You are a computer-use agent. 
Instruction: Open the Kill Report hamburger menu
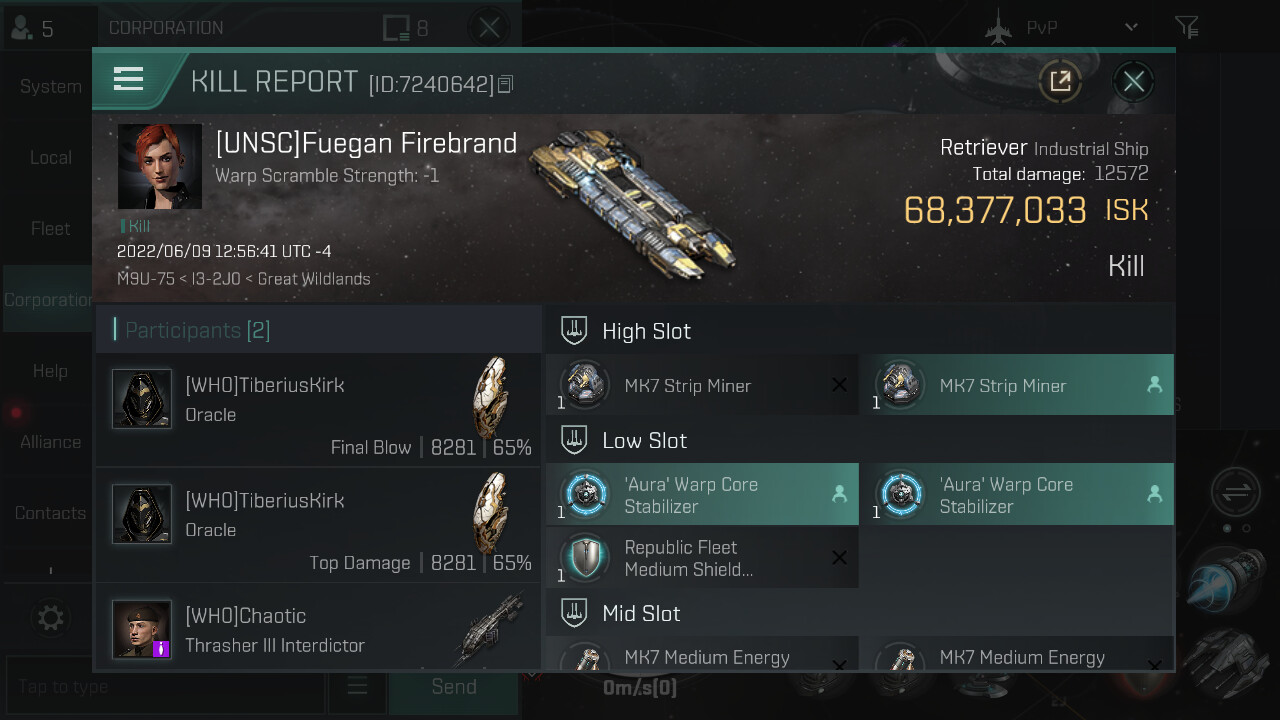(x=129, y=79)
